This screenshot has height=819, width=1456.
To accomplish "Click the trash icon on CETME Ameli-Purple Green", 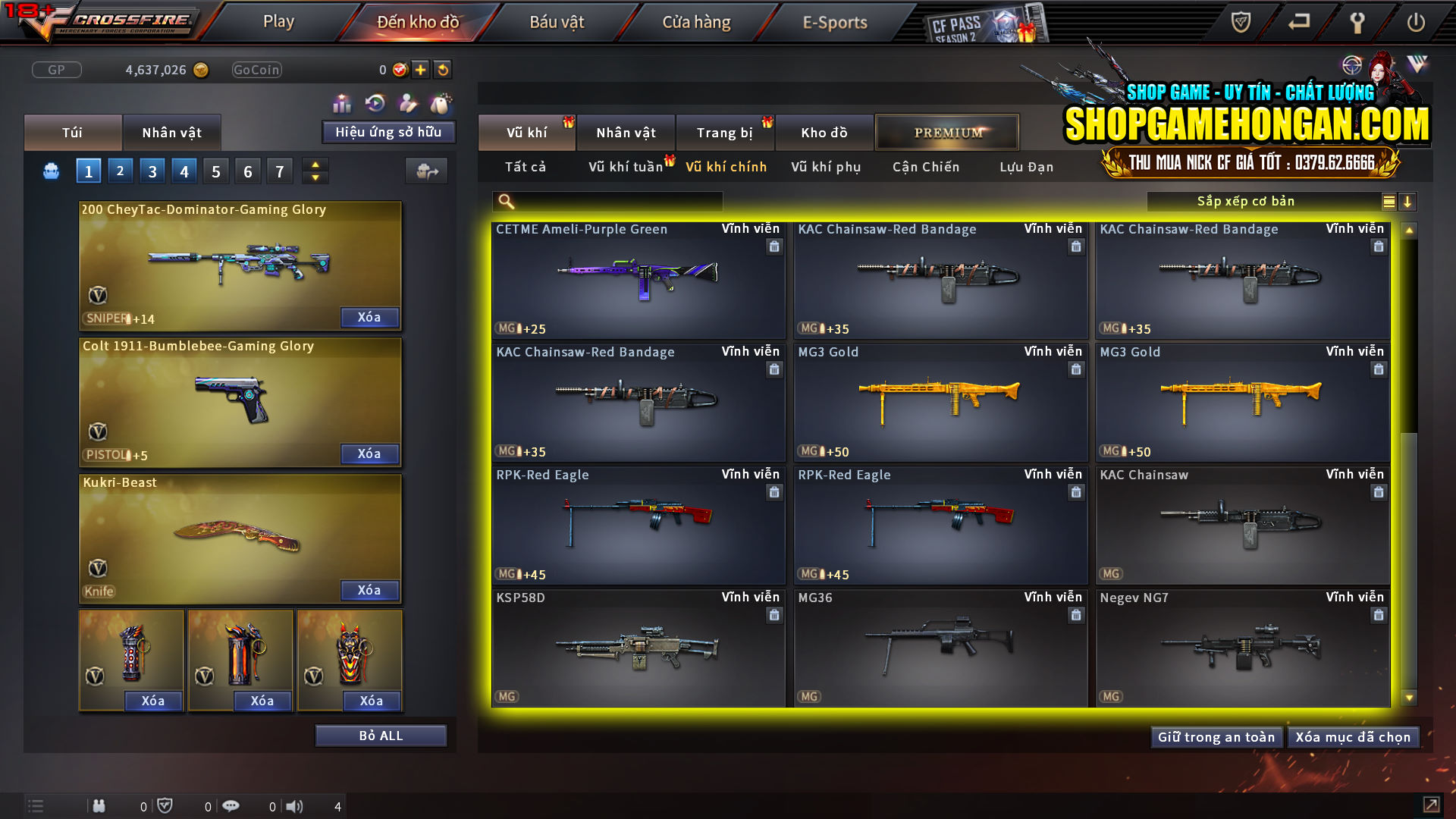I will pyautogui.click(x=774, y=246).
